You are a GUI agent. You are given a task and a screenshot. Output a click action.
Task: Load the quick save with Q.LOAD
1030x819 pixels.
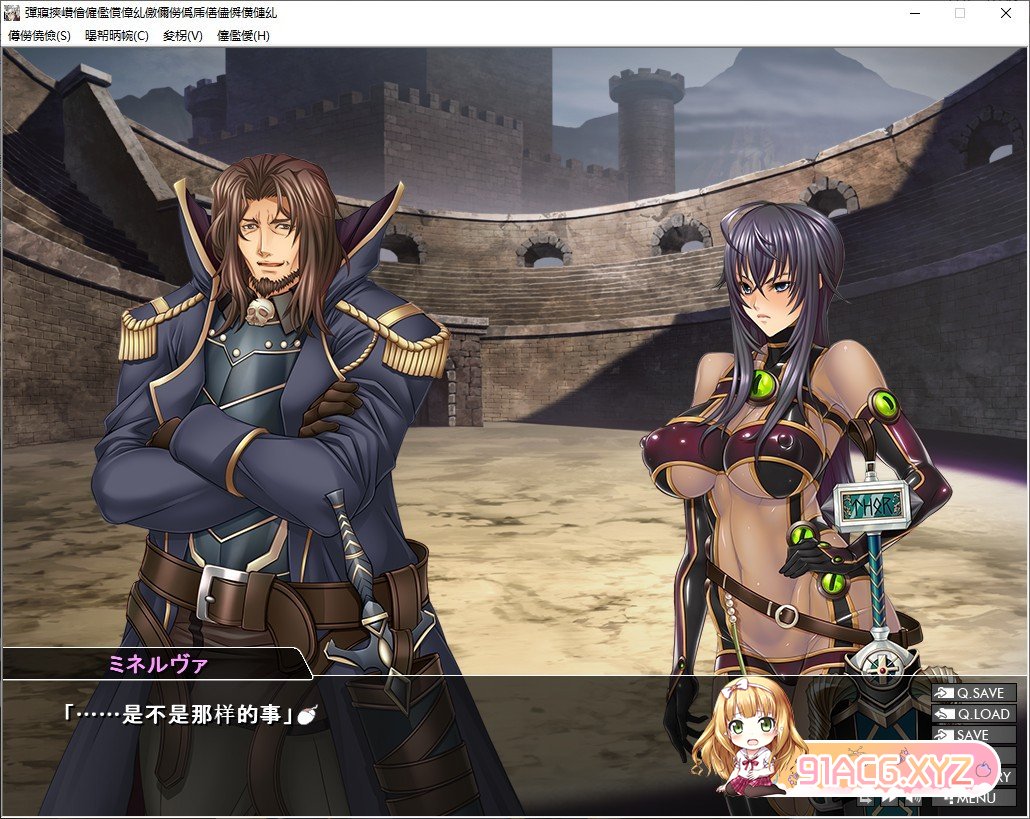973,714
